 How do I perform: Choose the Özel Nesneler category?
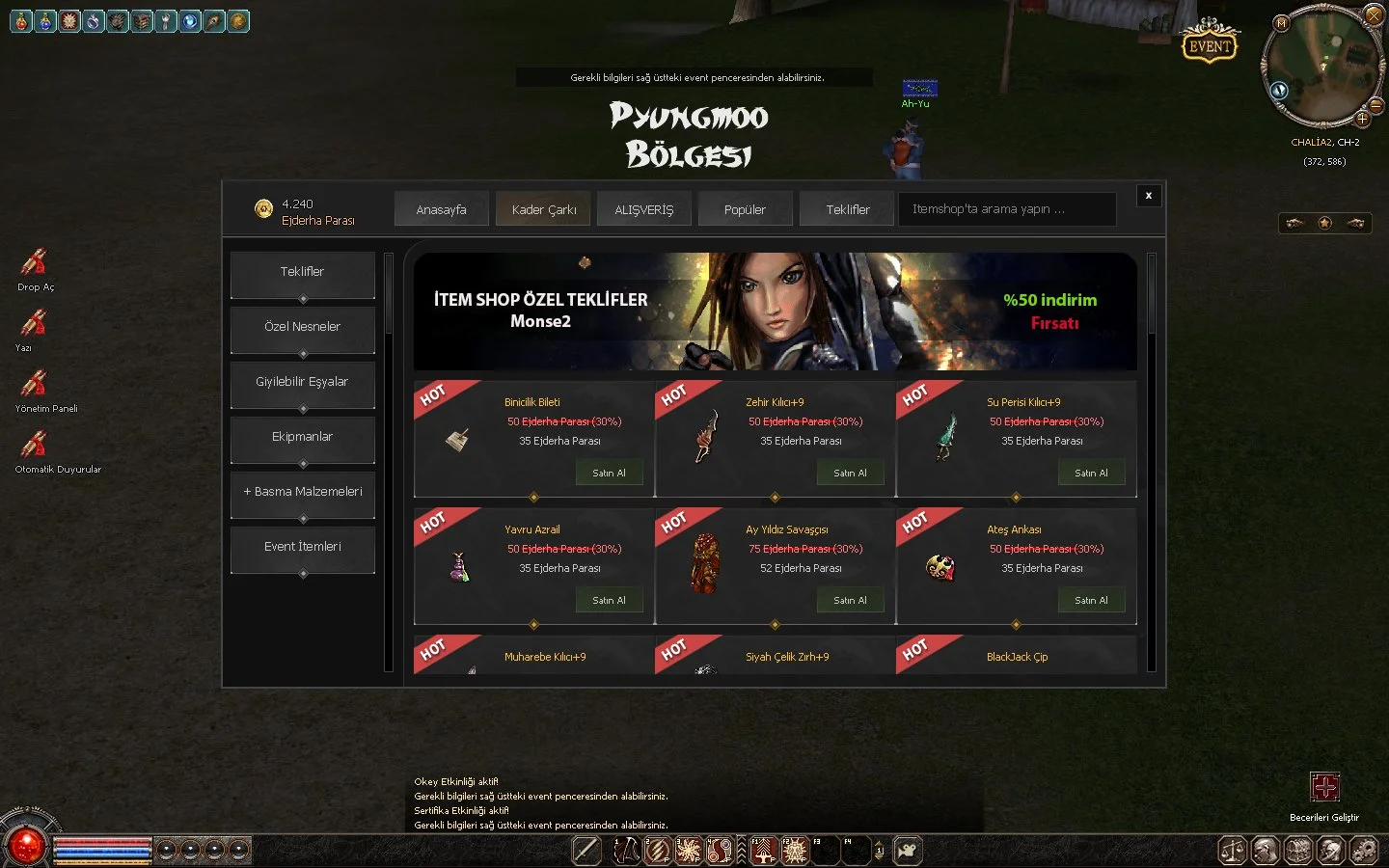302,327
